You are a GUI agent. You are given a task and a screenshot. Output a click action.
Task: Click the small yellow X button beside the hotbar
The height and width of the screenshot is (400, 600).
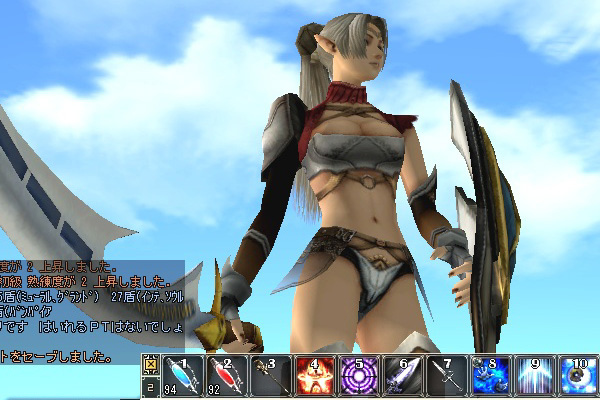point(150,364)
